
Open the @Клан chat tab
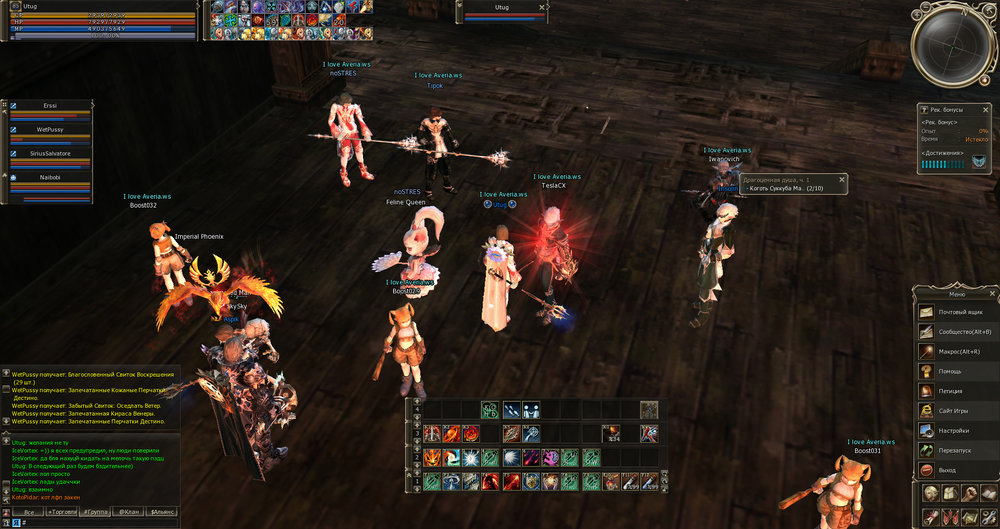129,512
